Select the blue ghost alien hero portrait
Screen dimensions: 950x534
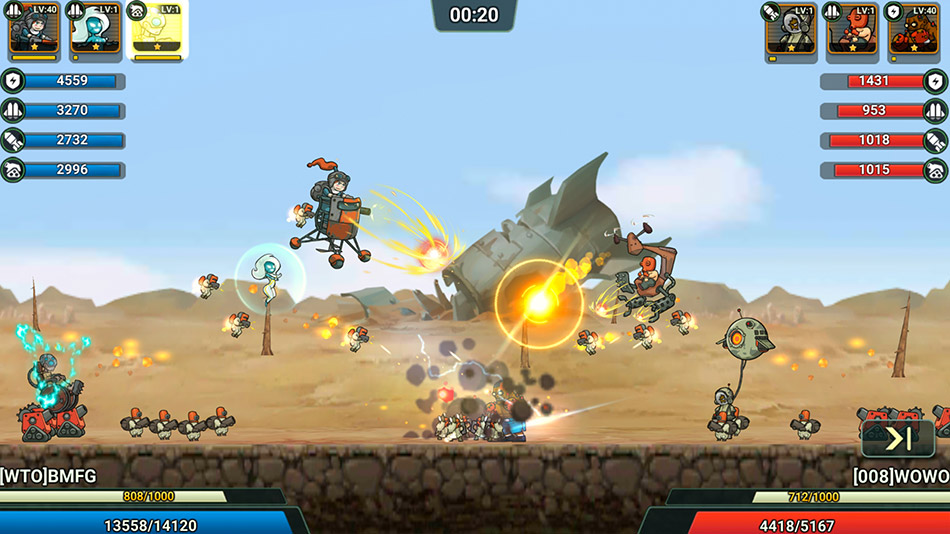(95, 30)
